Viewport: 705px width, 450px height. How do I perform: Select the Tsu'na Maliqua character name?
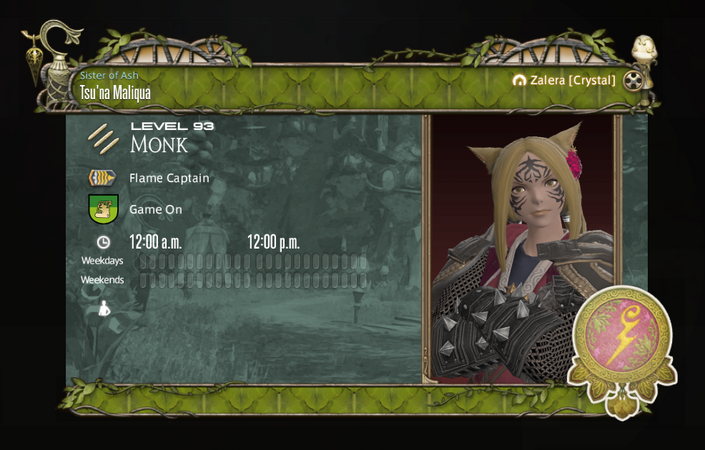(x=115, y=93)
